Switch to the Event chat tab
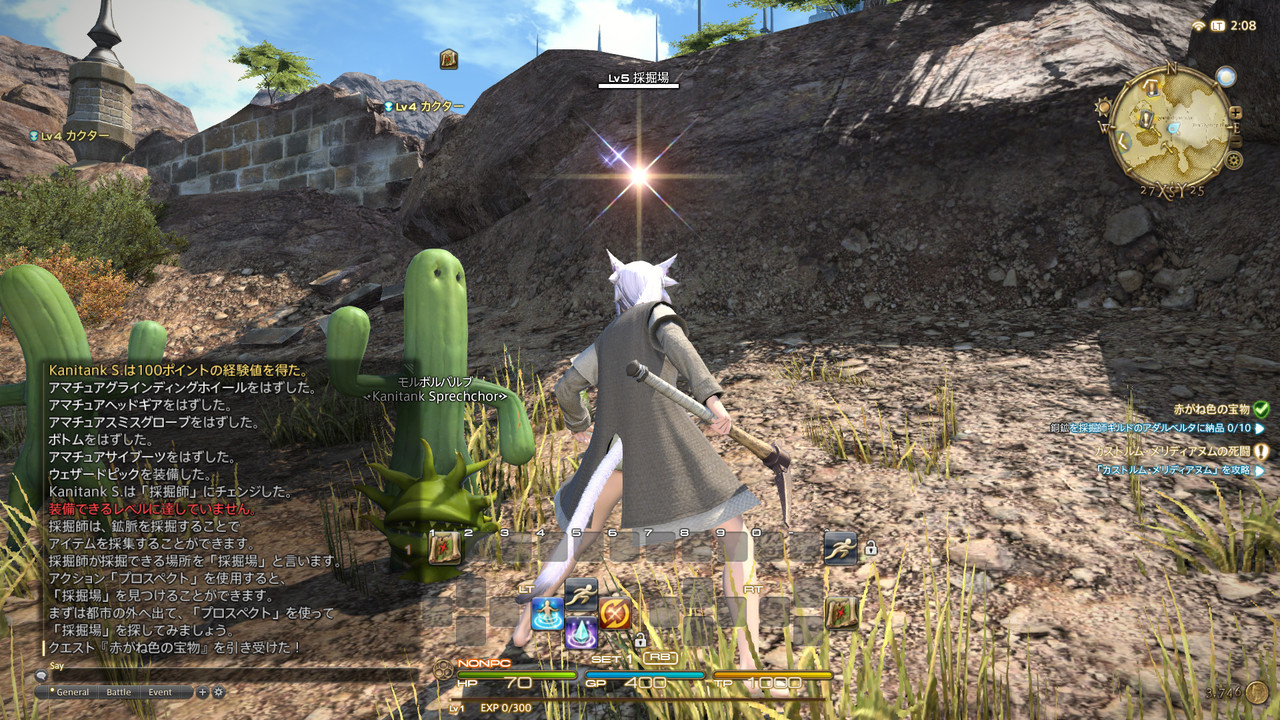 pyautogui.click(x=159, y=691)
